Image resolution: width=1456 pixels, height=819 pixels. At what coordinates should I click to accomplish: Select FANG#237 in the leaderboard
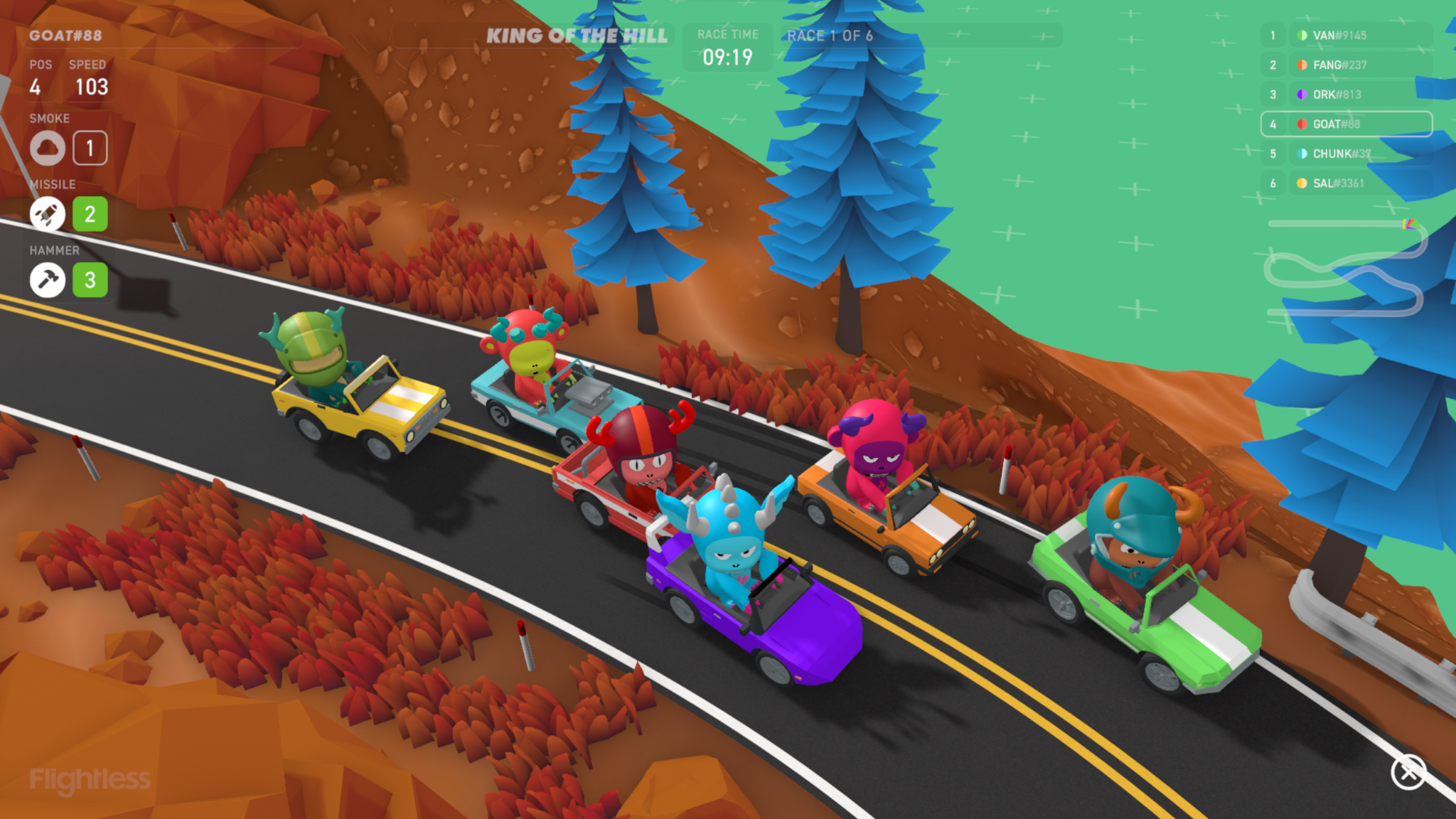pos(1345,65)
